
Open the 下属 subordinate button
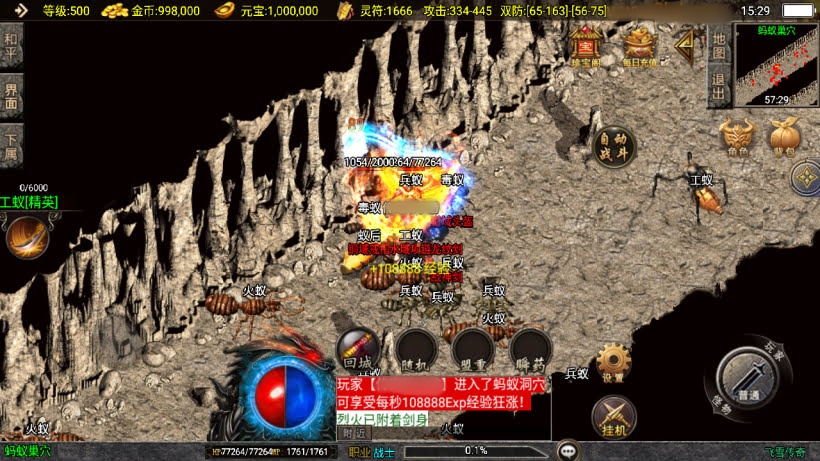(x=11, y=146)
